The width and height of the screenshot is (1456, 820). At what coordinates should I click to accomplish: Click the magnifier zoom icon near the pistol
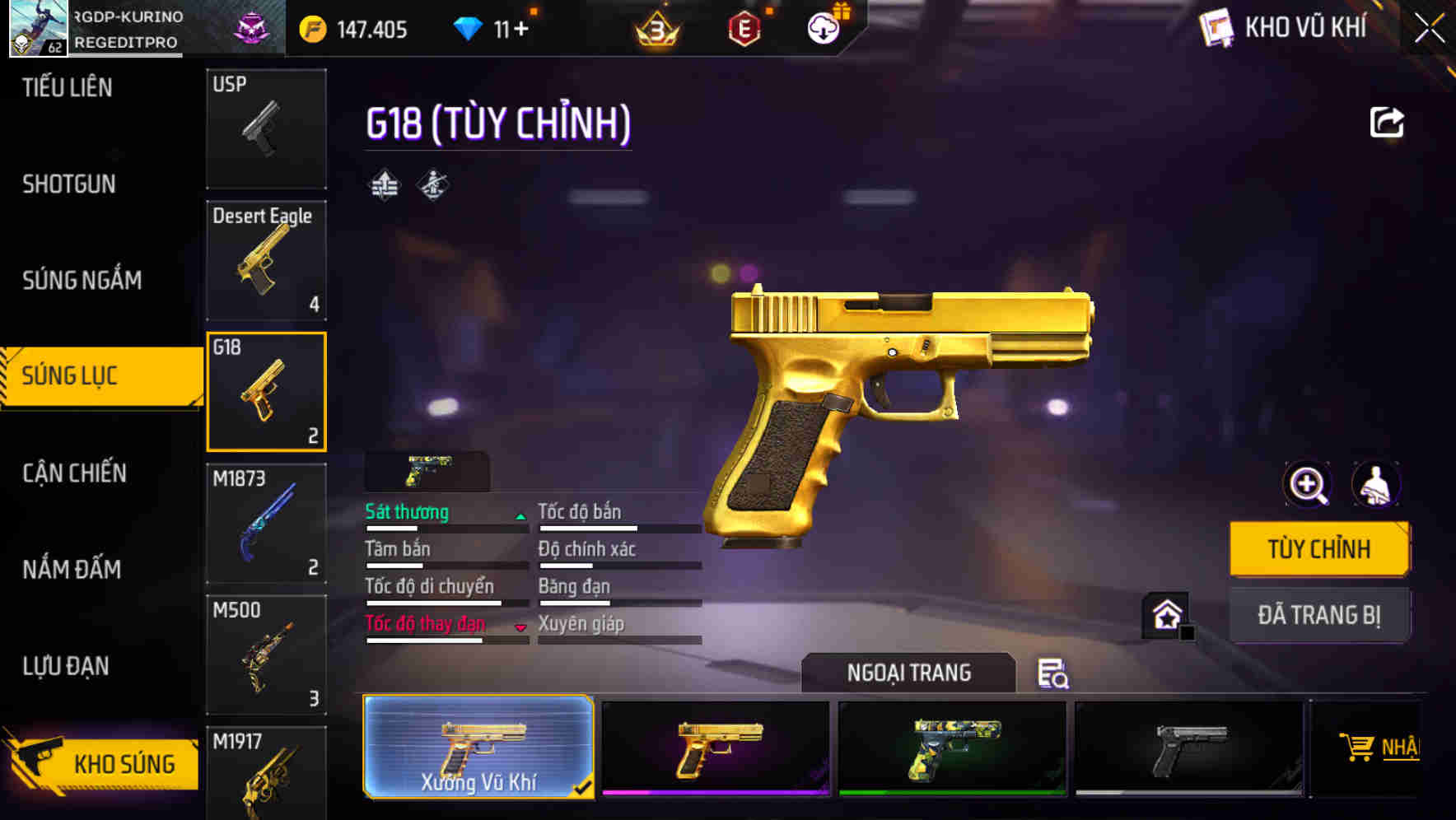click(1306, 485)
